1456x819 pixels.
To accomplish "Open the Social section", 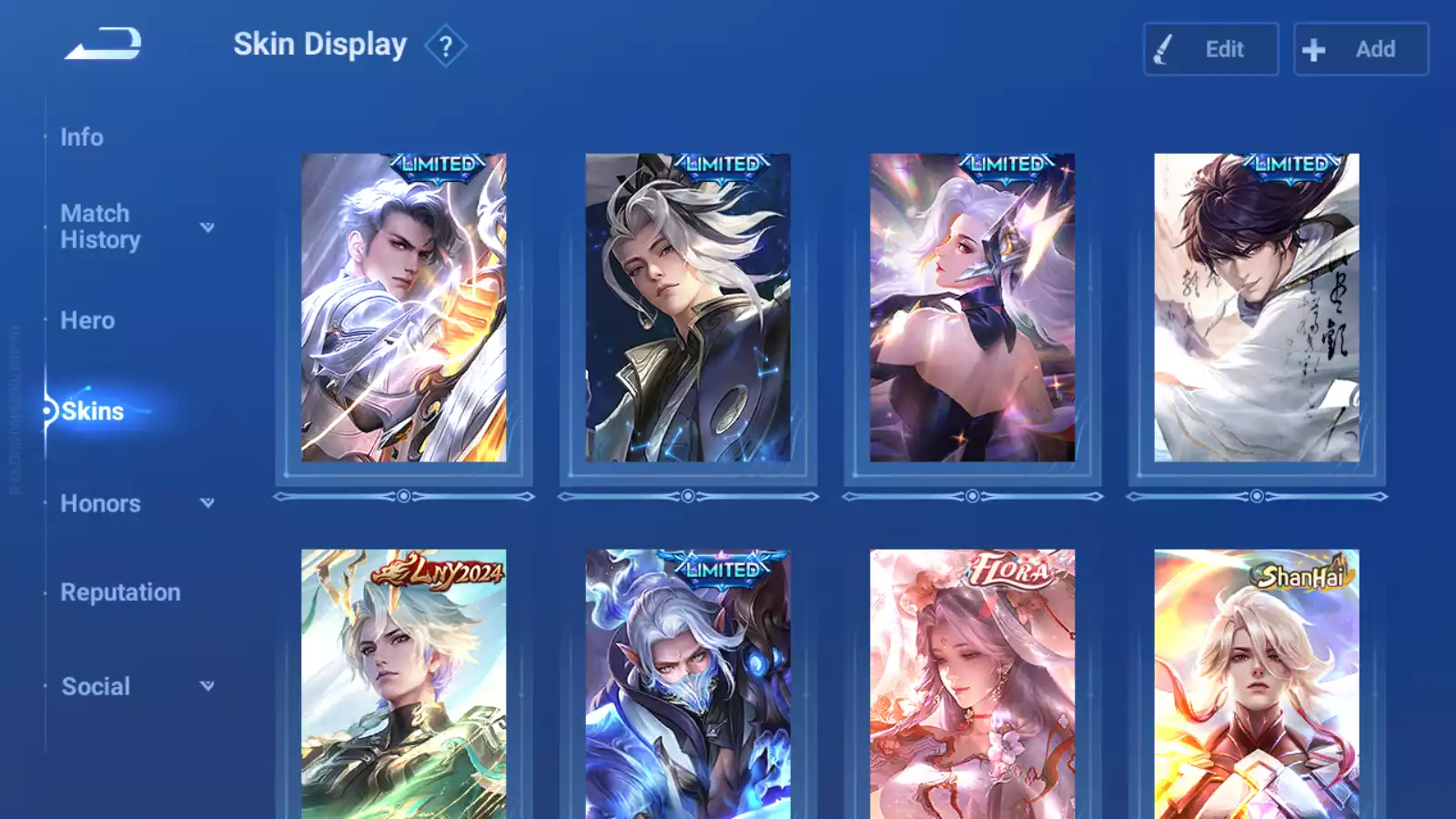I will click(x=96, y=686).
